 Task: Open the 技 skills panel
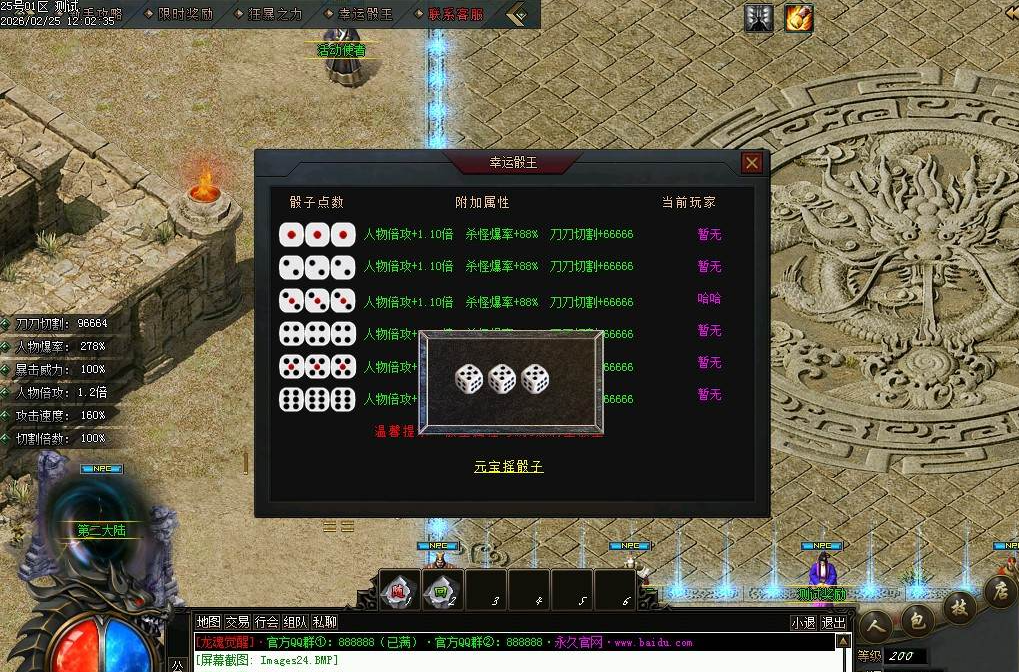[x=958, y=607]
